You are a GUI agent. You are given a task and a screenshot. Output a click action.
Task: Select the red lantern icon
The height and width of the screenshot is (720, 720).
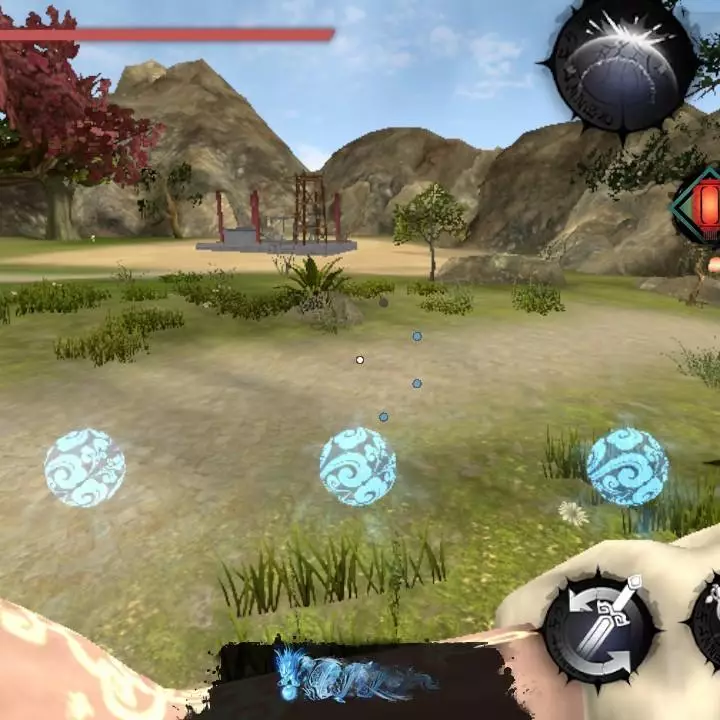706,205
